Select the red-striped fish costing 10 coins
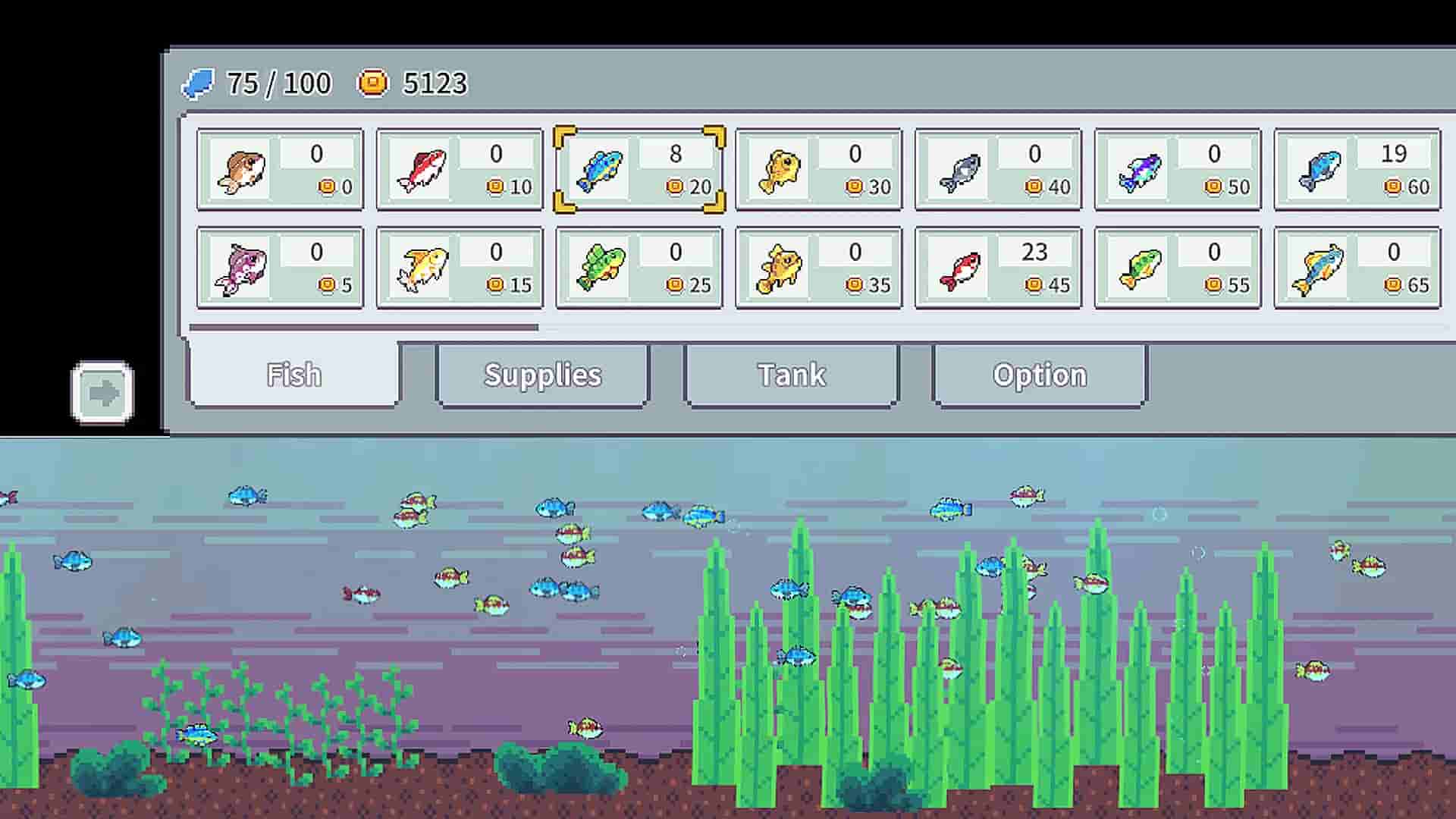The width and height of the screenshot is (1456, 819). pyautogui.click(x=459, y=168)
